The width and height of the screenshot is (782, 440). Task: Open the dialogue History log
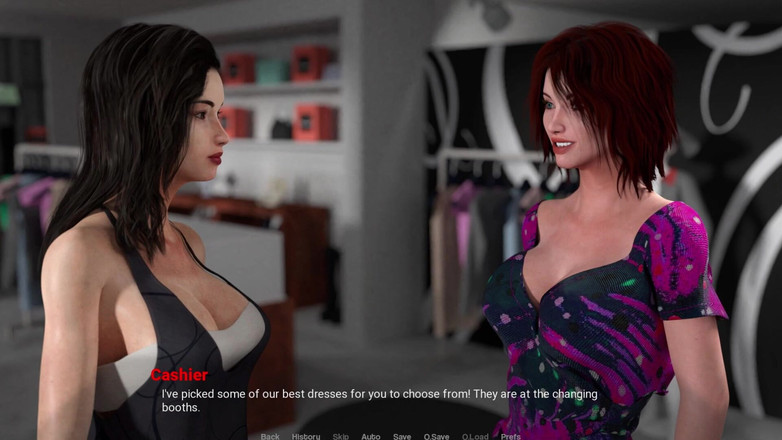[x=306, y=436]
